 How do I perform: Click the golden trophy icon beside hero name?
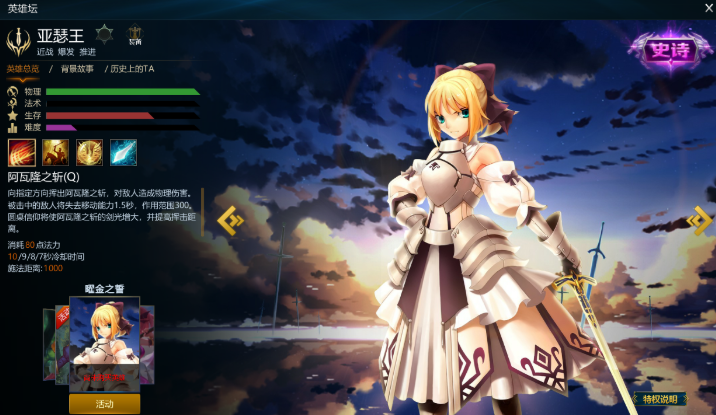135,34
